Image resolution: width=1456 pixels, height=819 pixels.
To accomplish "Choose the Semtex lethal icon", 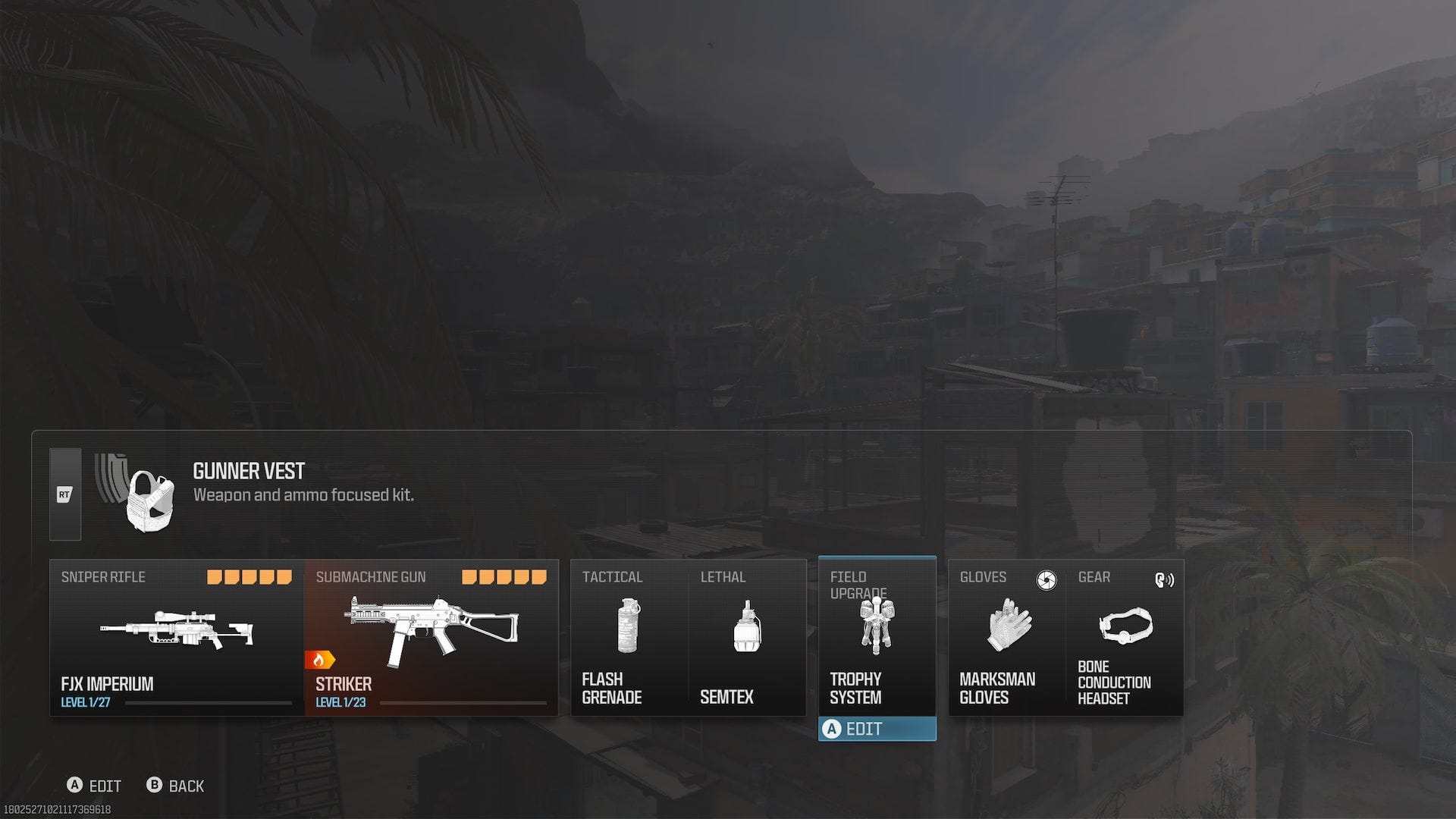I will coord(747,626).
